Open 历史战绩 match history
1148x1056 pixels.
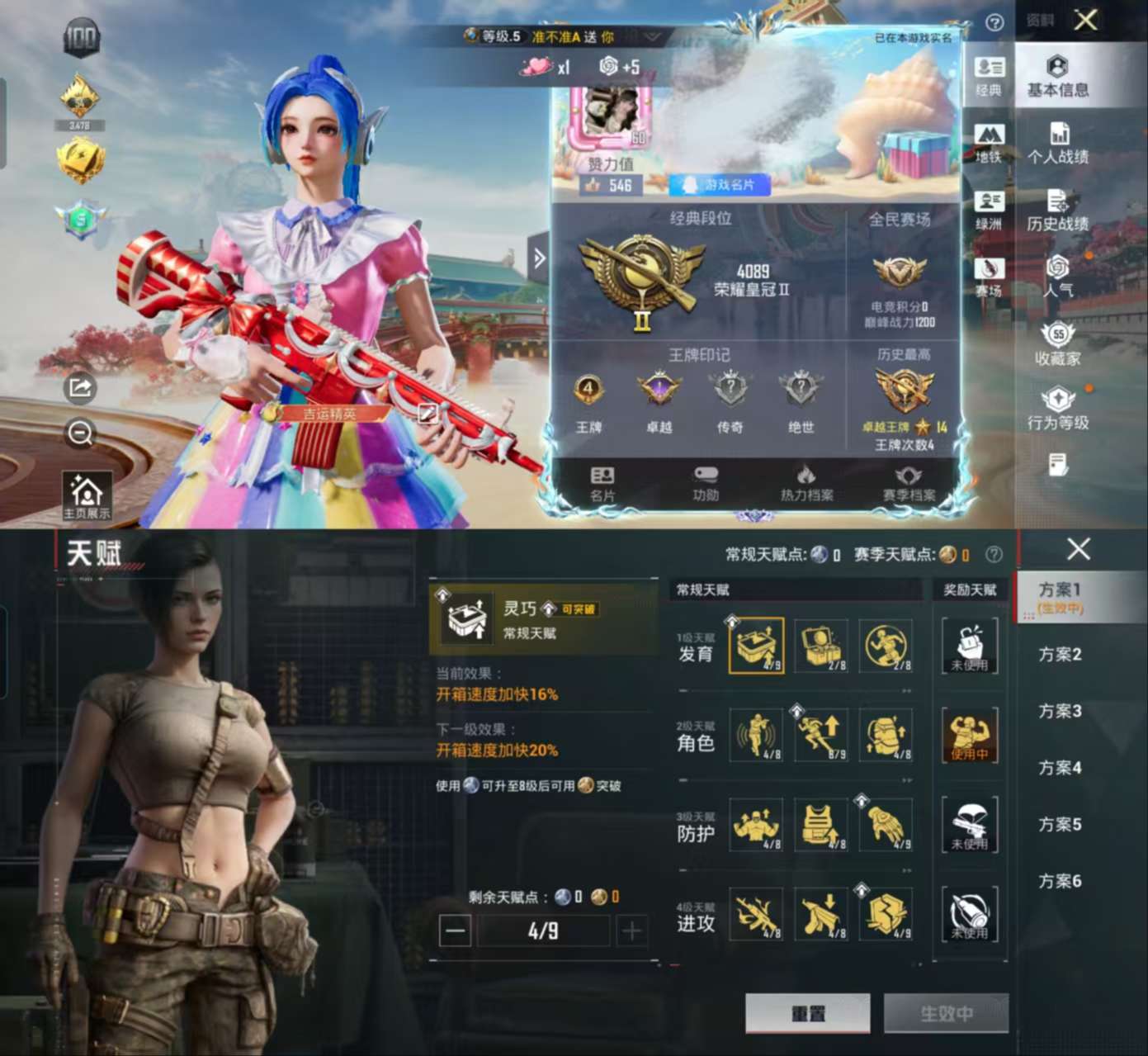coord(1057,211)
